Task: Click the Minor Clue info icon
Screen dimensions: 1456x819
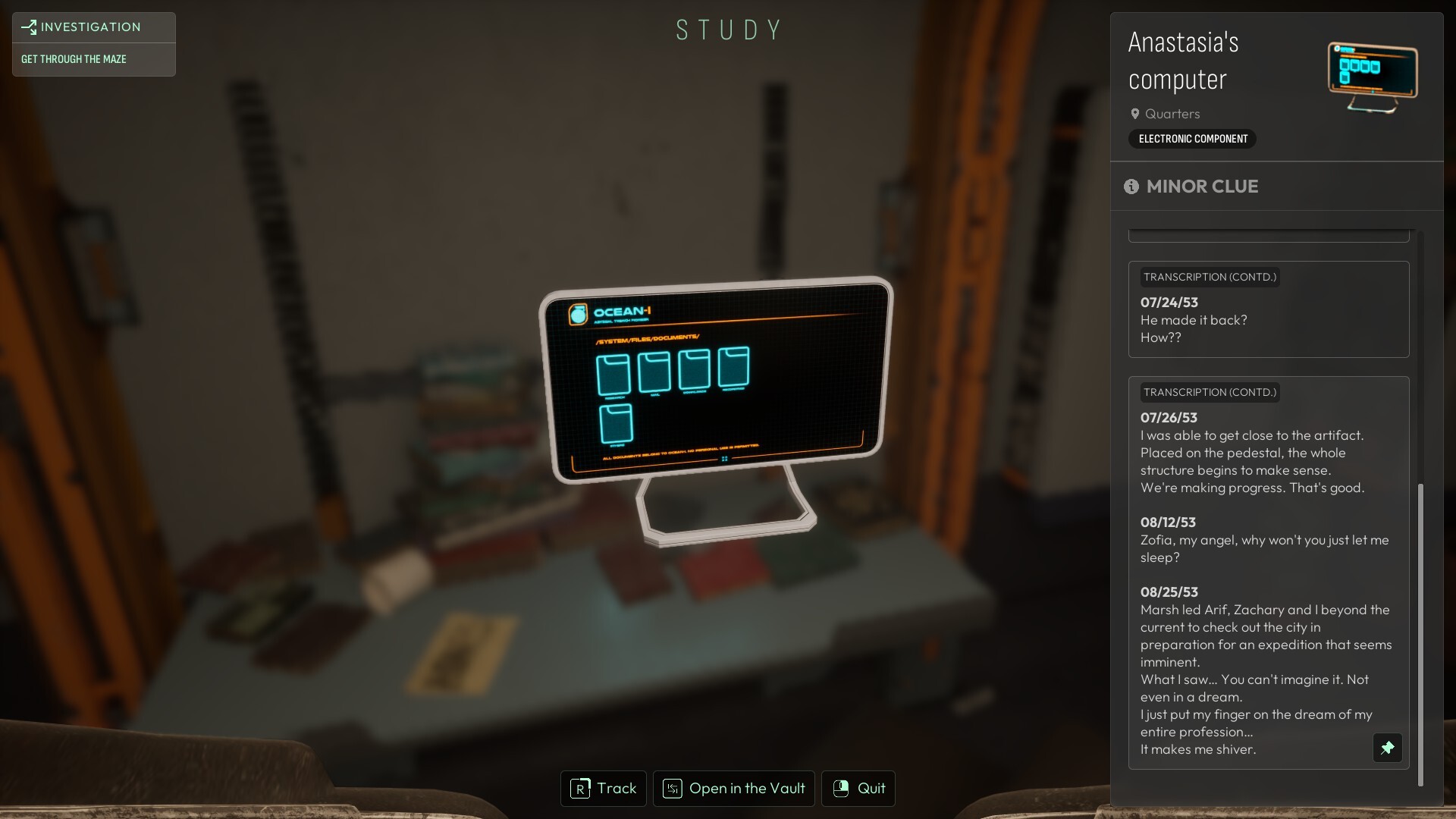Action: (x=1131, y=187)
